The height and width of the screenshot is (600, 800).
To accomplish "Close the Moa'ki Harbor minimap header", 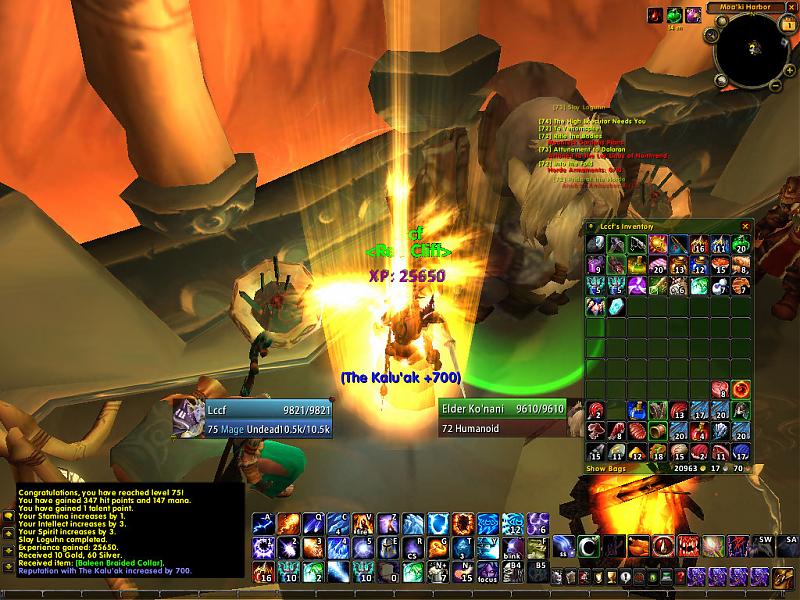I will pyautogui.click(x=794, y=7).
